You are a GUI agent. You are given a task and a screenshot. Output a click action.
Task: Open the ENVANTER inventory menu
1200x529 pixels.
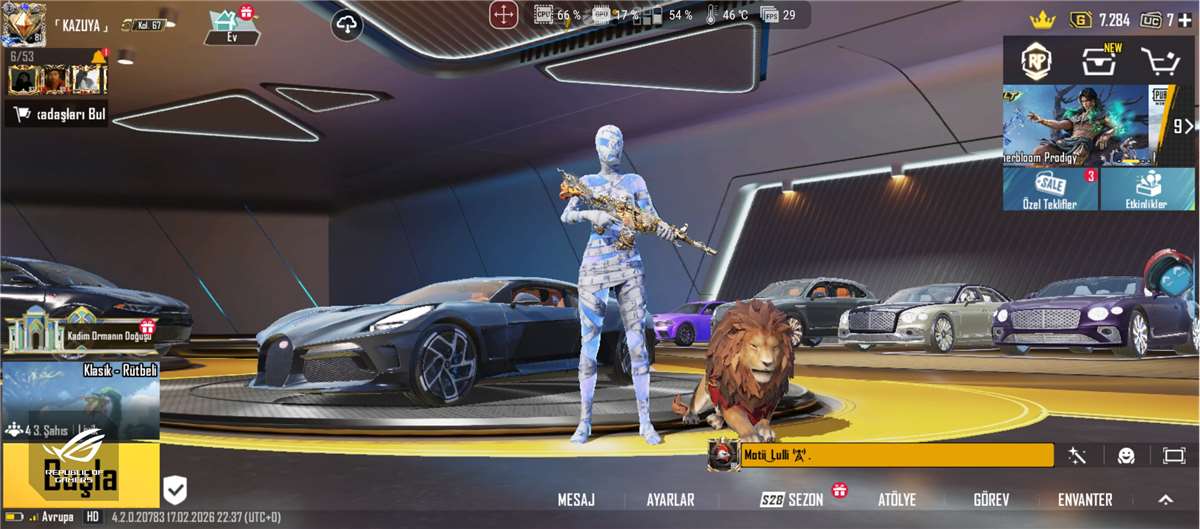pyautogui.click(x=1085, y=499)
